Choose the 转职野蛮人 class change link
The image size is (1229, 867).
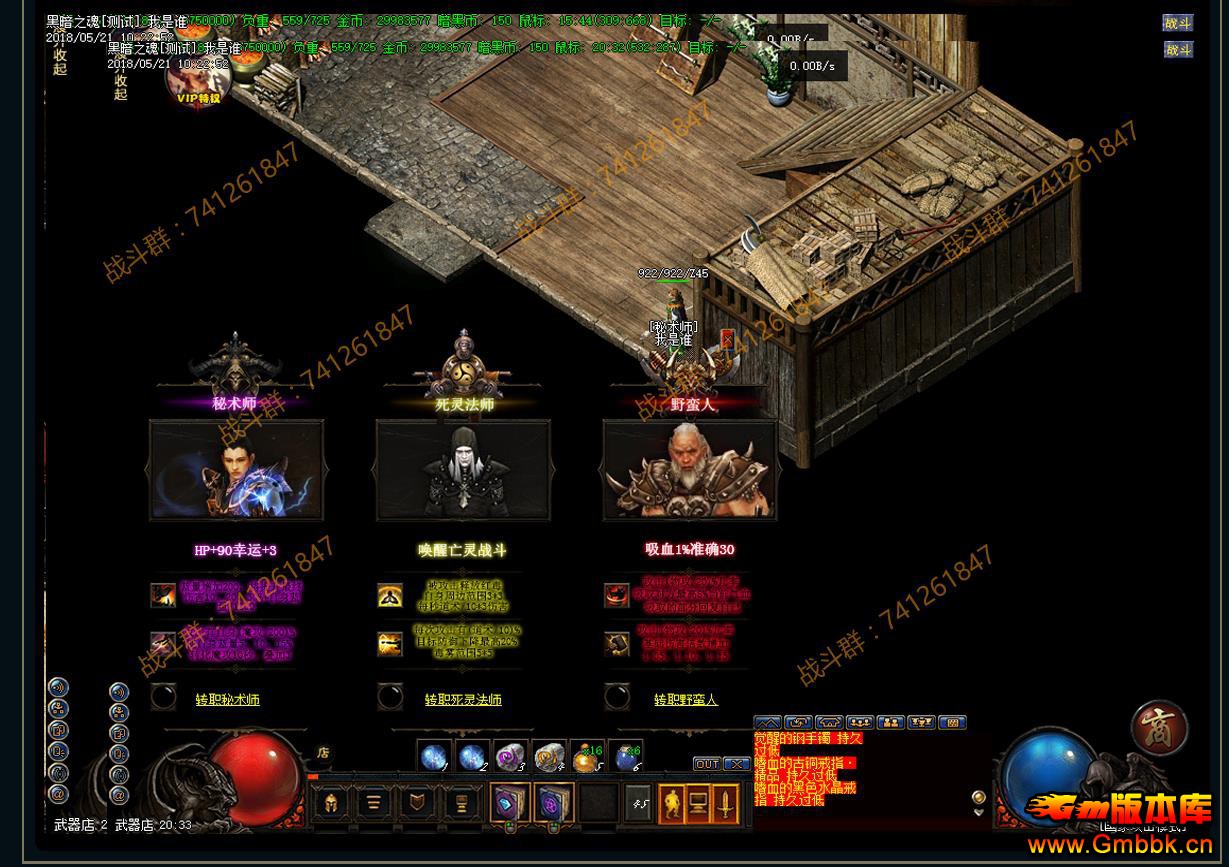pyautogui.click(x=686, y=700)
